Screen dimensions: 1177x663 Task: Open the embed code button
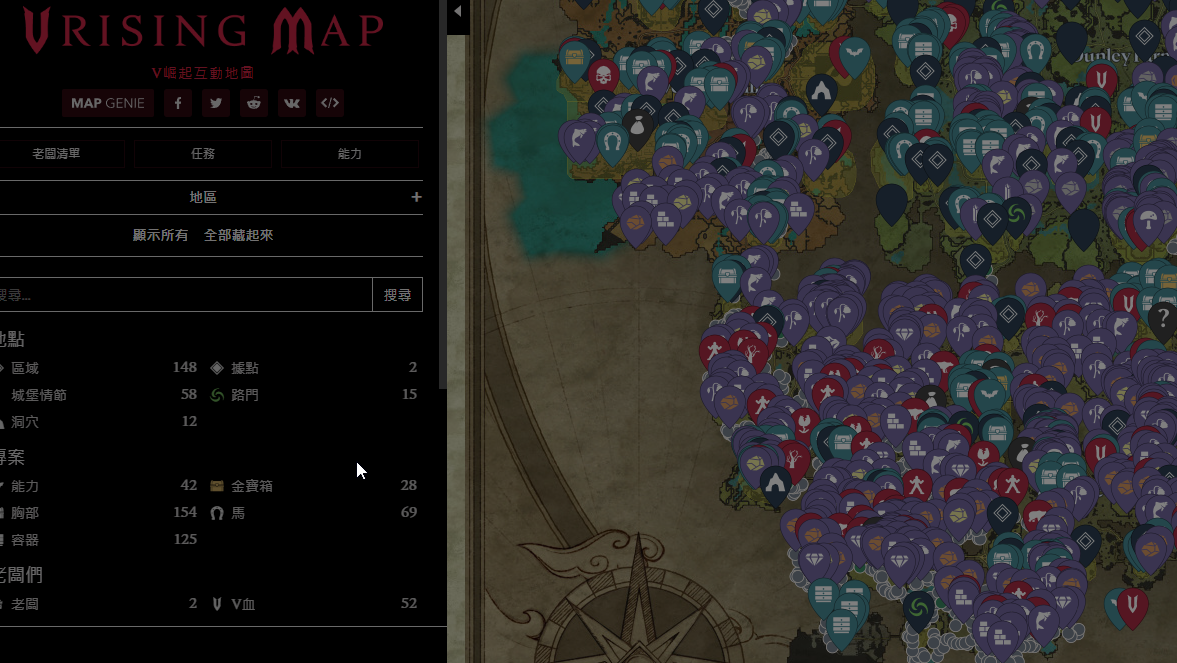point(330,103)
